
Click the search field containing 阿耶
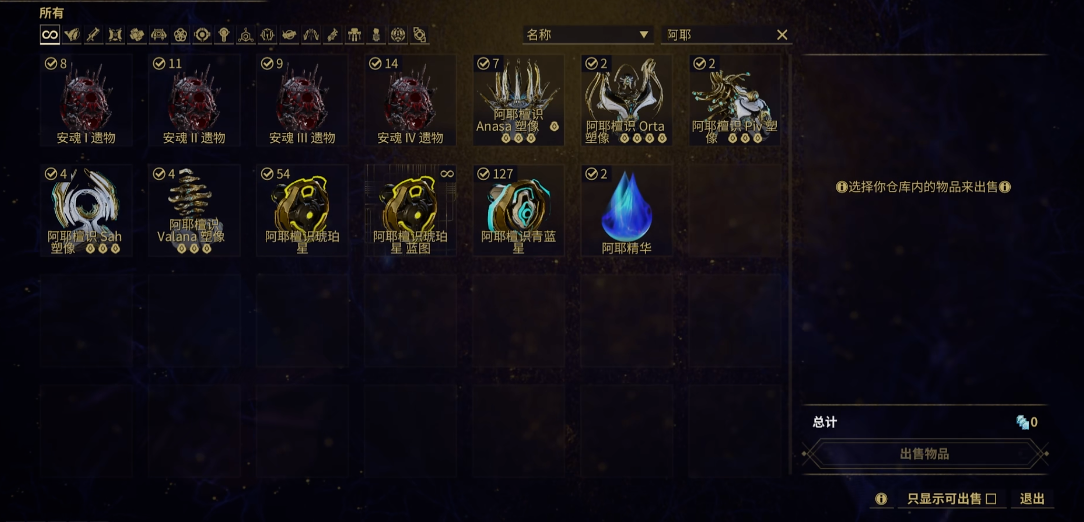(x=715, y=35)
